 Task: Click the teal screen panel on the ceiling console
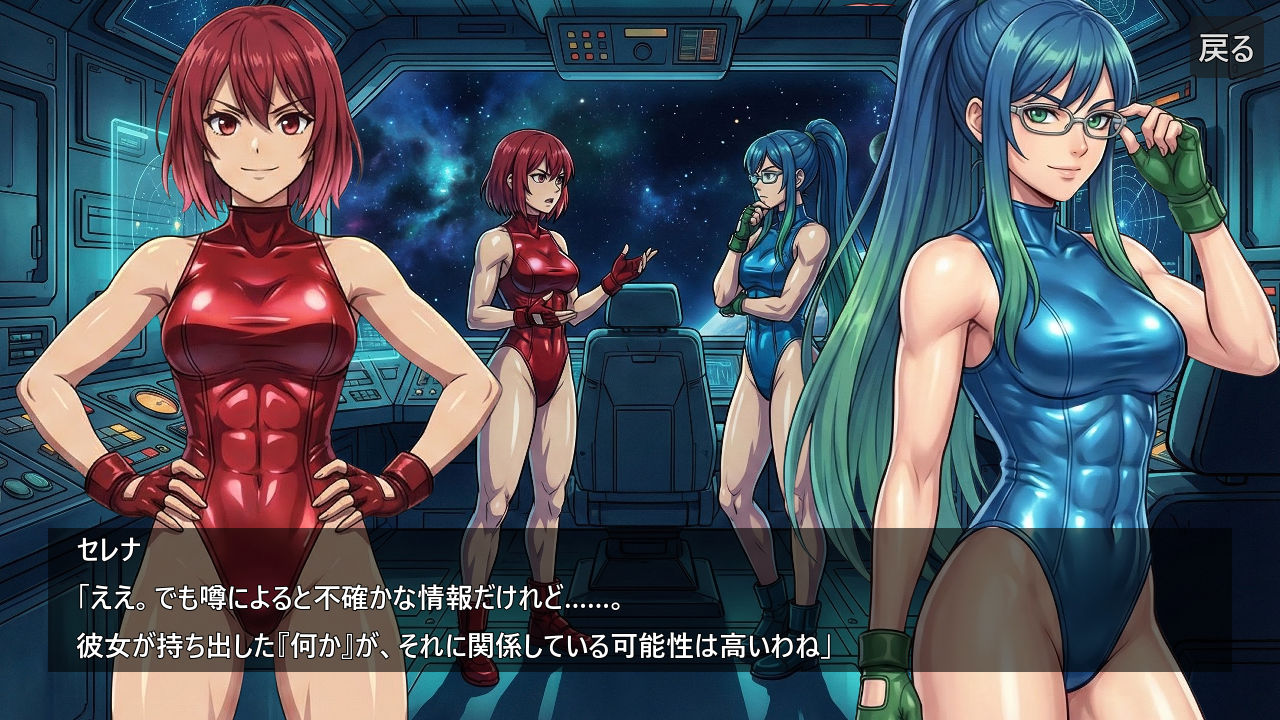click(687, 43)
